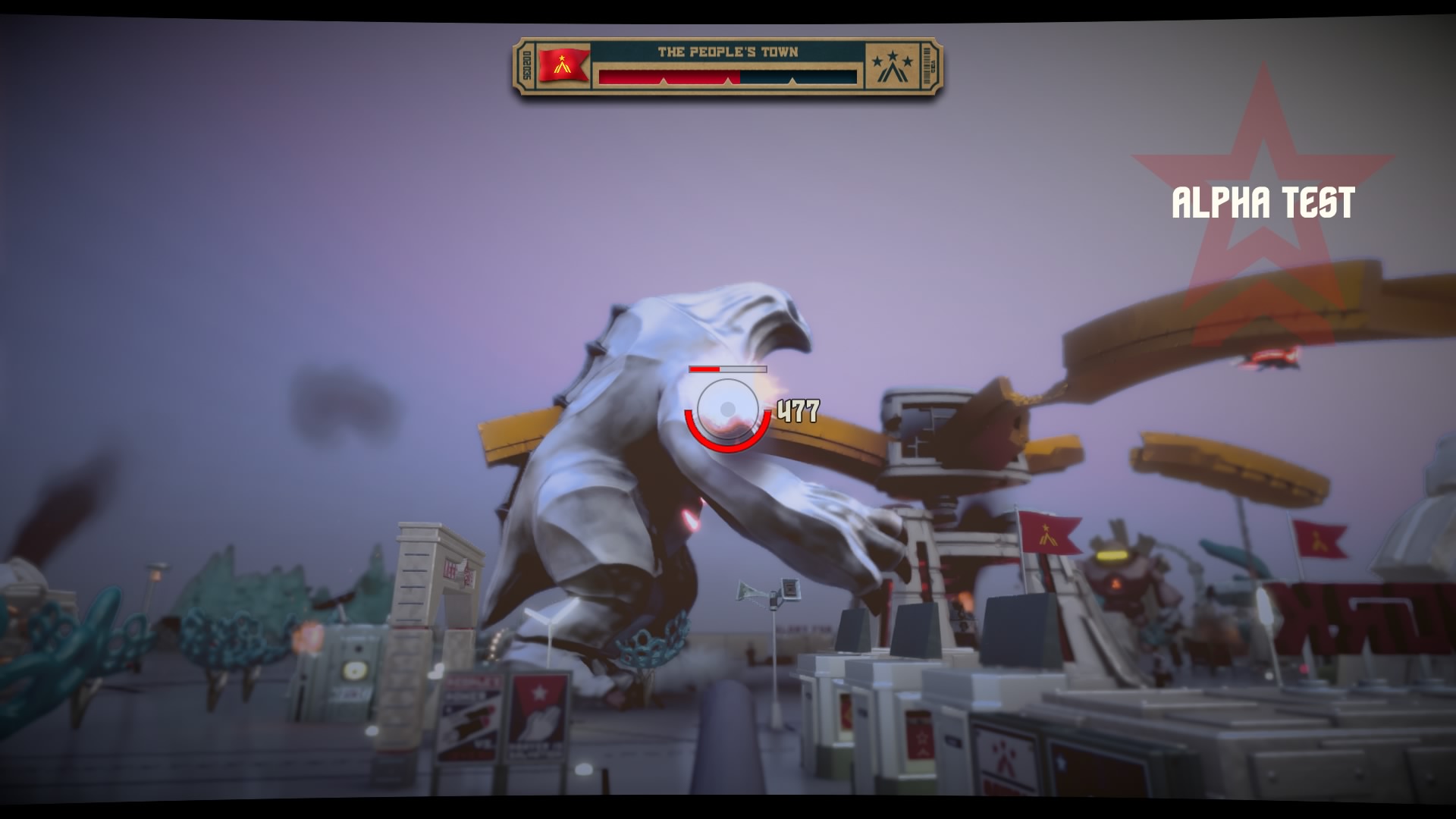The image size is (1456, 819).
Task: Click the red faction flag icon
Action: click(563, 65)
